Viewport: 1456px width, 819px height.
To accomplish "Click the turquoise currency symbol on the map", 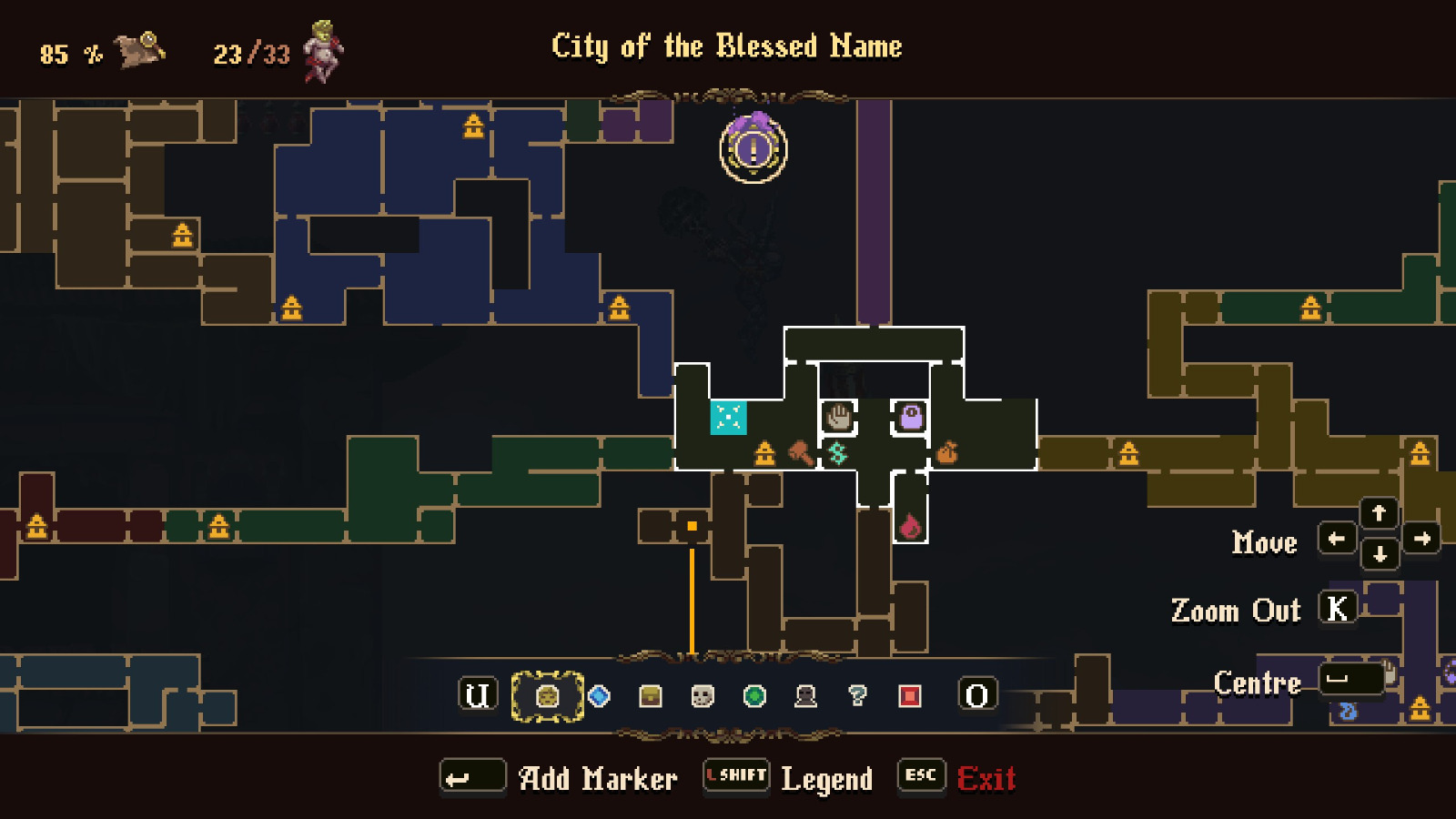I will [839, 452].
